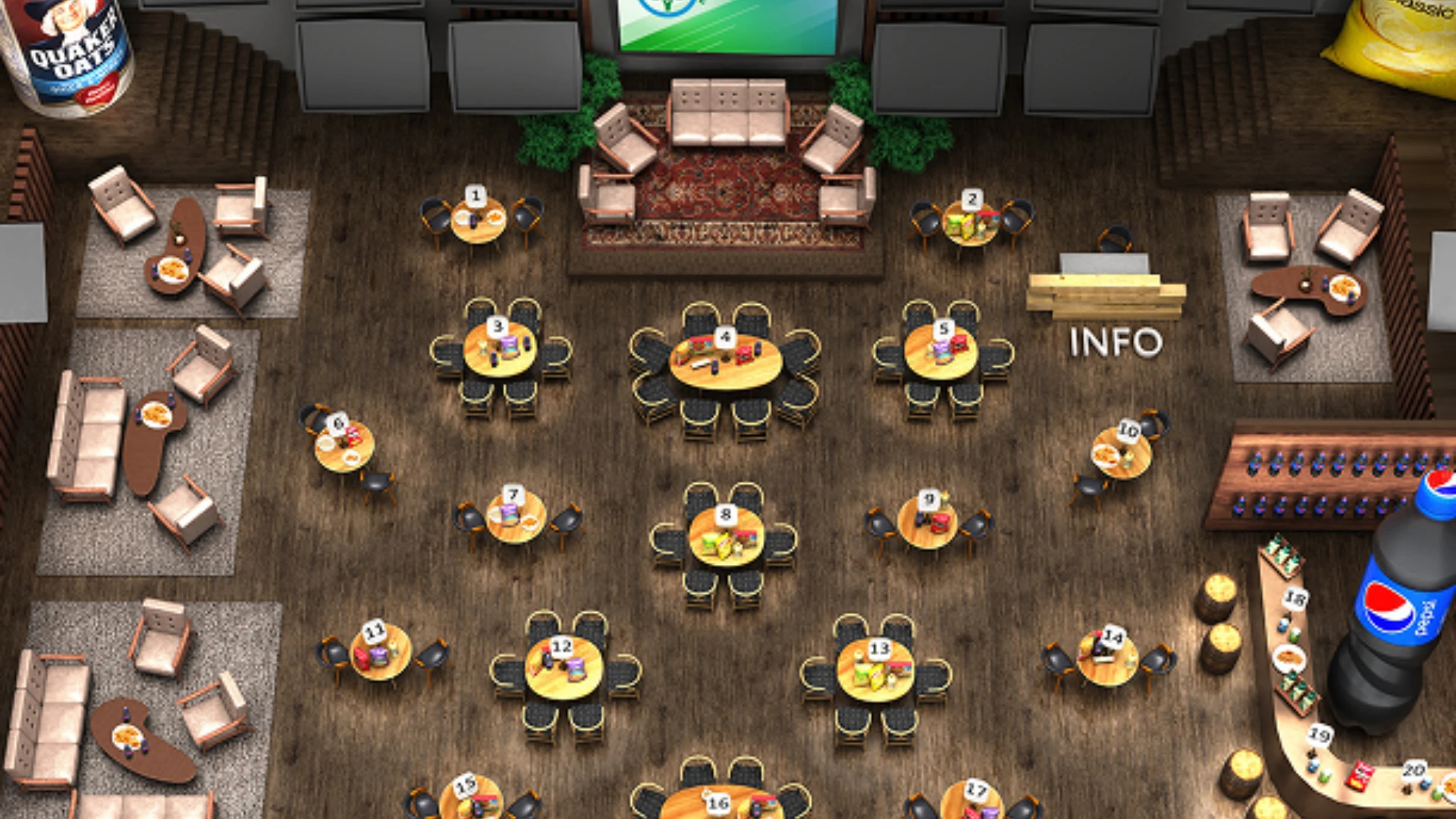Click table 13 number label
1456x819 pixels.
coord(880,648)
